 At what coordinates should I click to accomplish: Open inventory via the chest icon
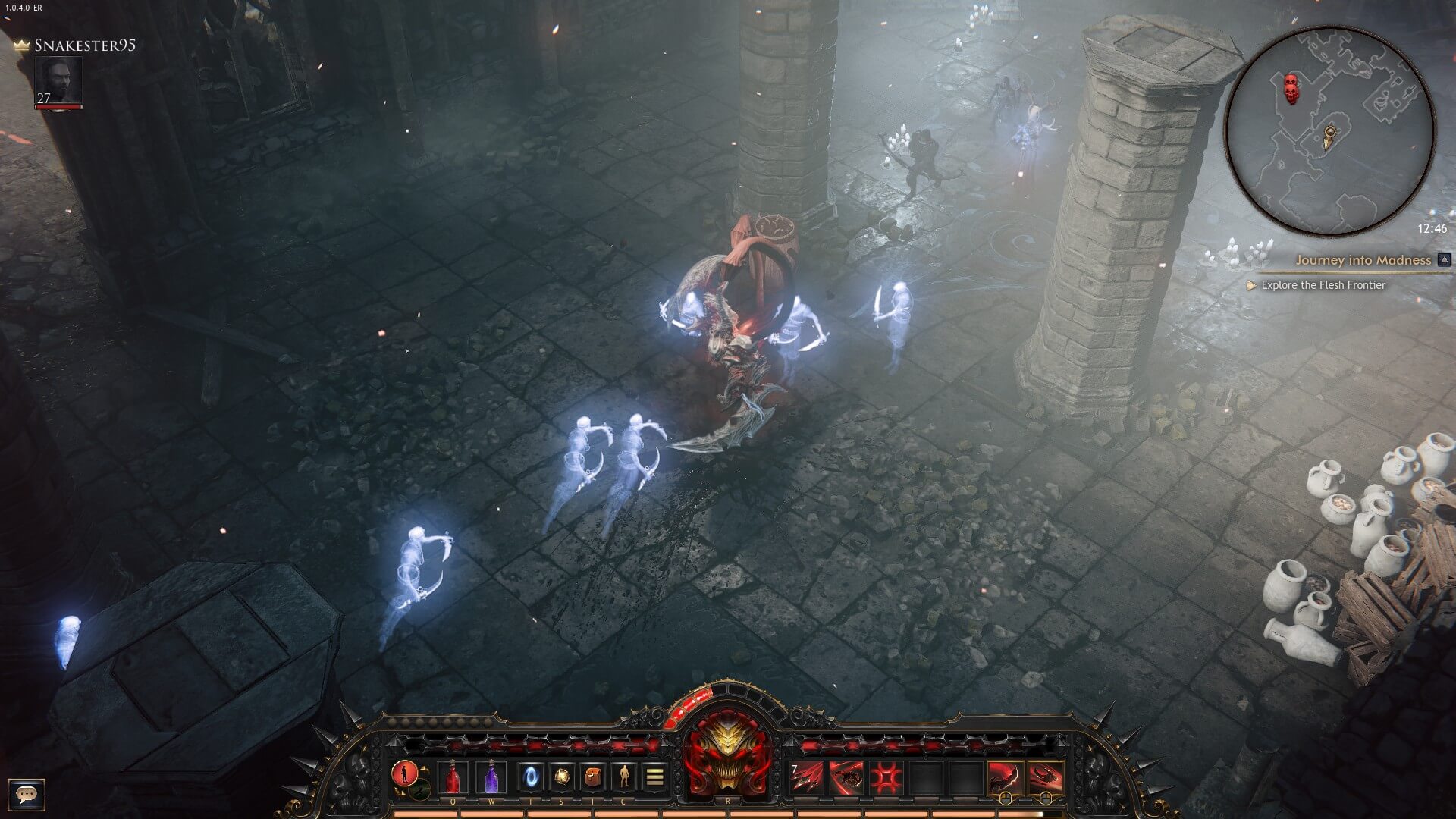click(592, 777)
